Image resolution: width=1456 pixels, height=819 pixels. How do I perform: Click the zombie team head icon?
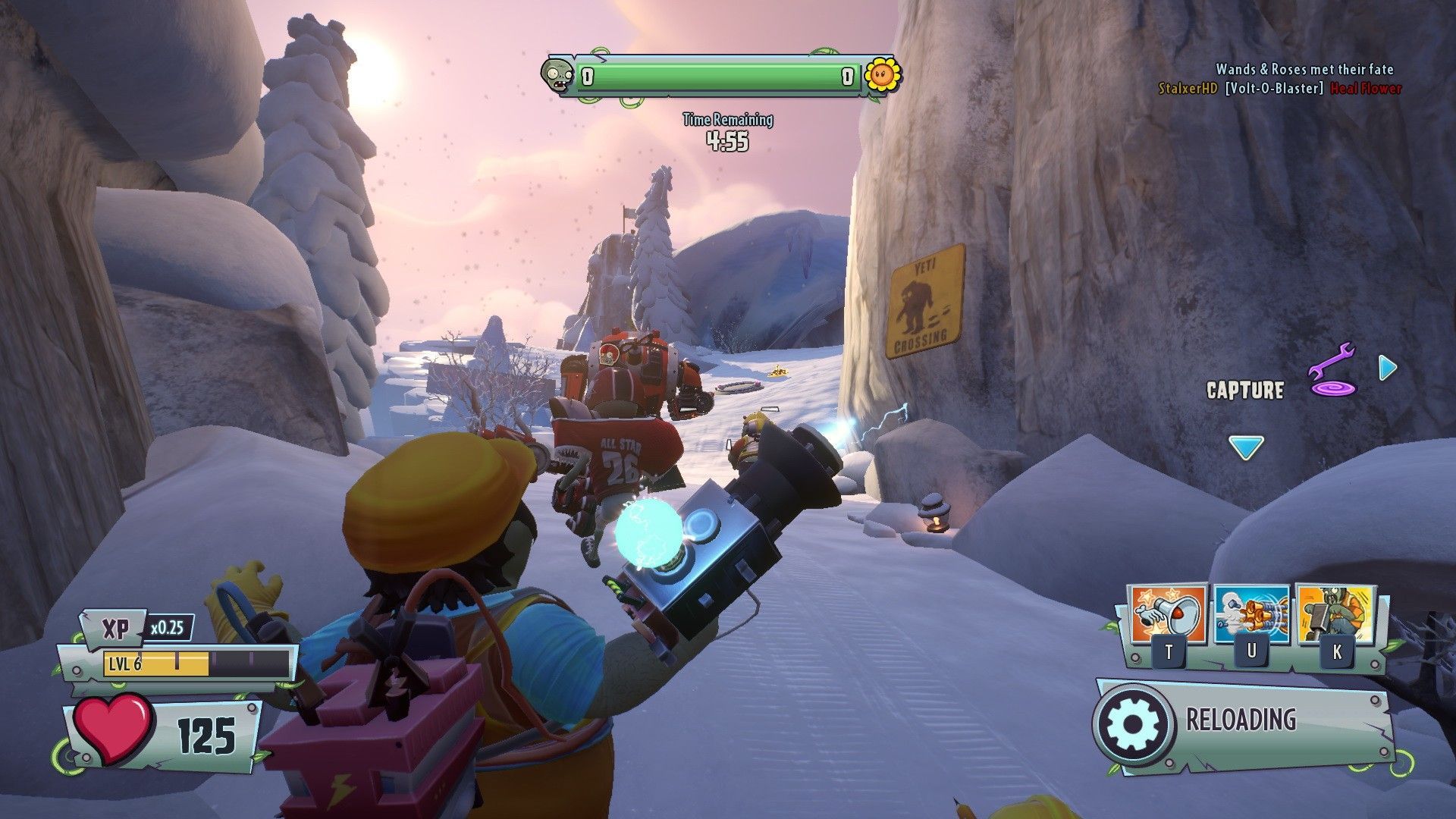pos(558,75)
